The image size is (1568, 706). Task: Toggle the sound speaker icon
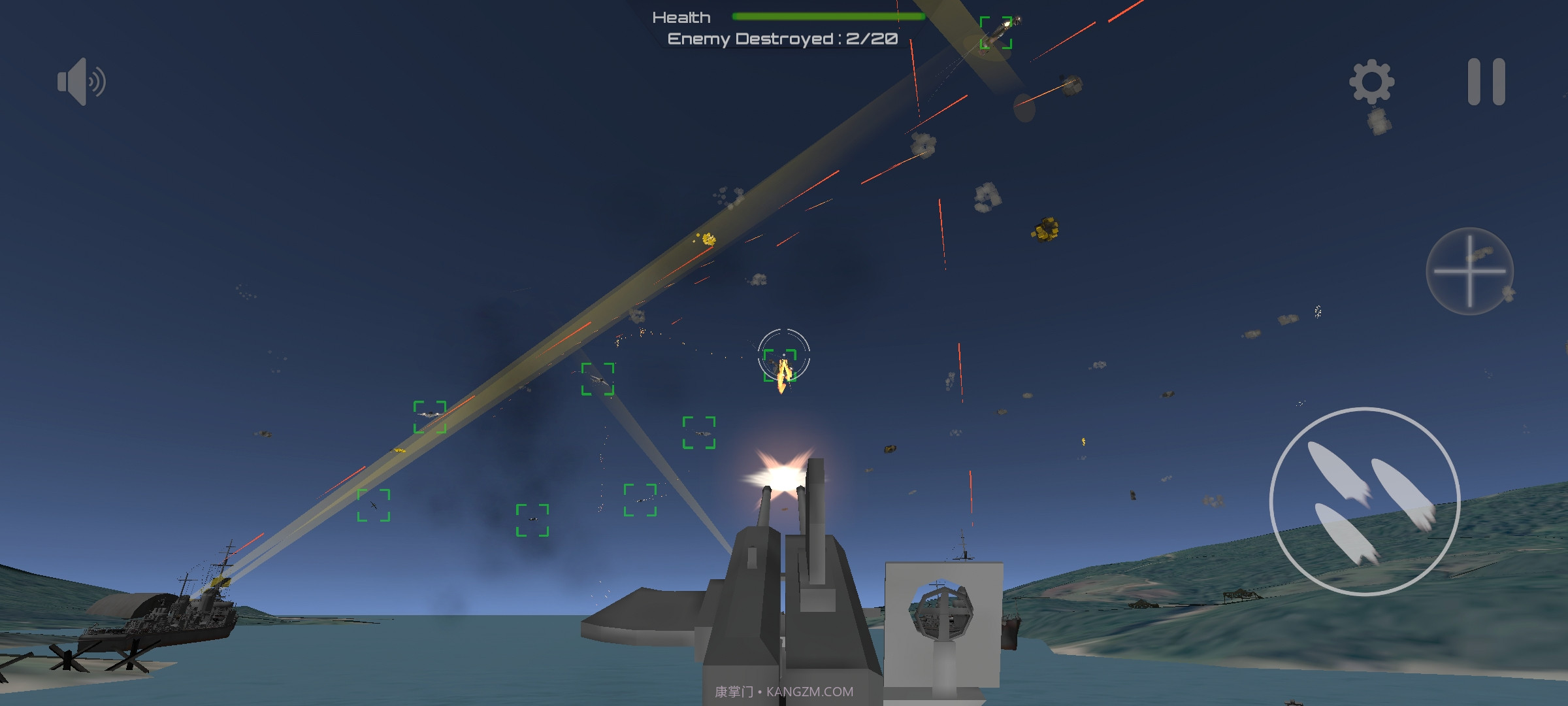tap(81, 82)
